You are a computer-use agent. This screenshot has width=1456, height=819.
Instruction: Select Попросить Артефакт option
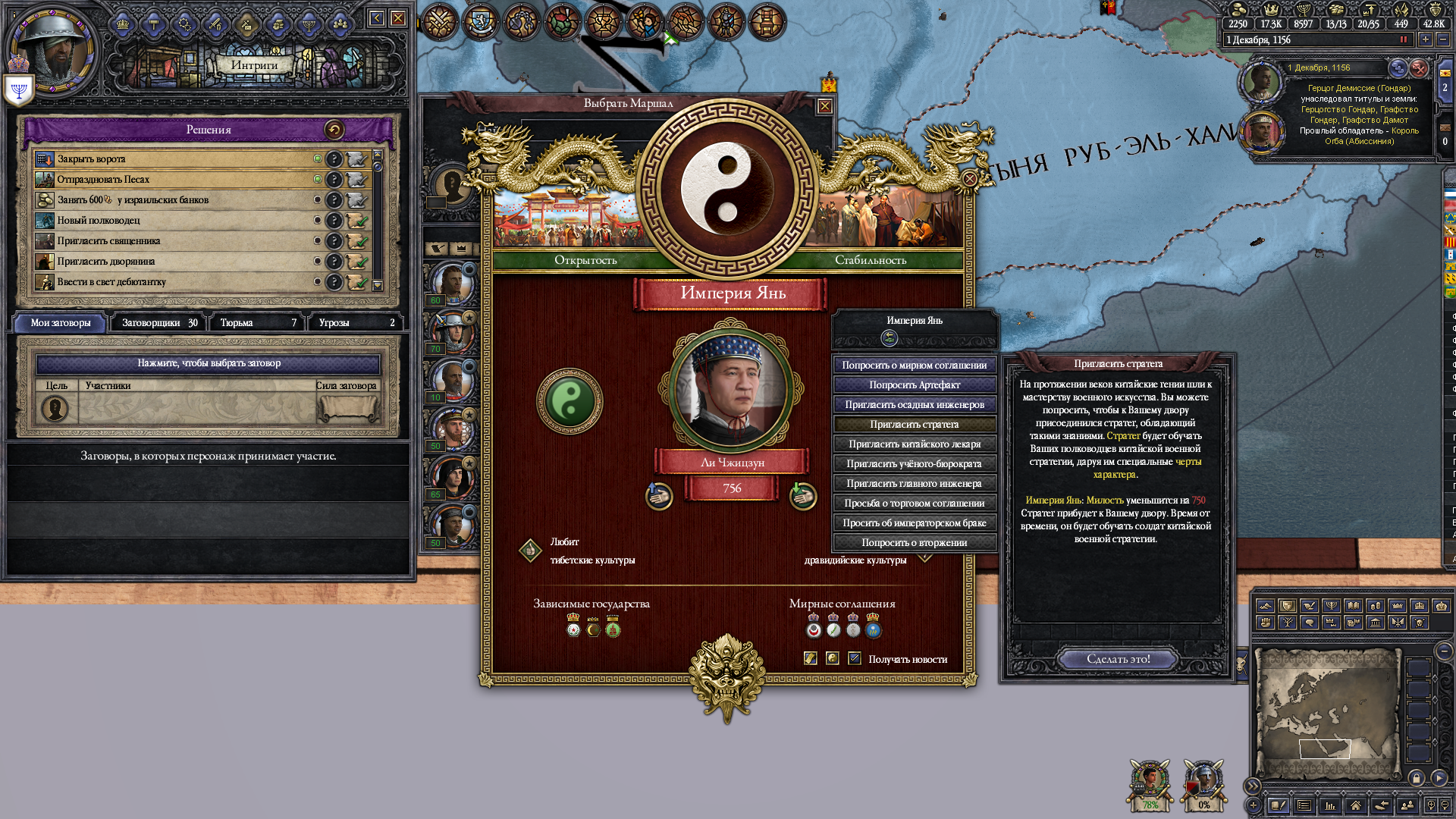(914, 384)
